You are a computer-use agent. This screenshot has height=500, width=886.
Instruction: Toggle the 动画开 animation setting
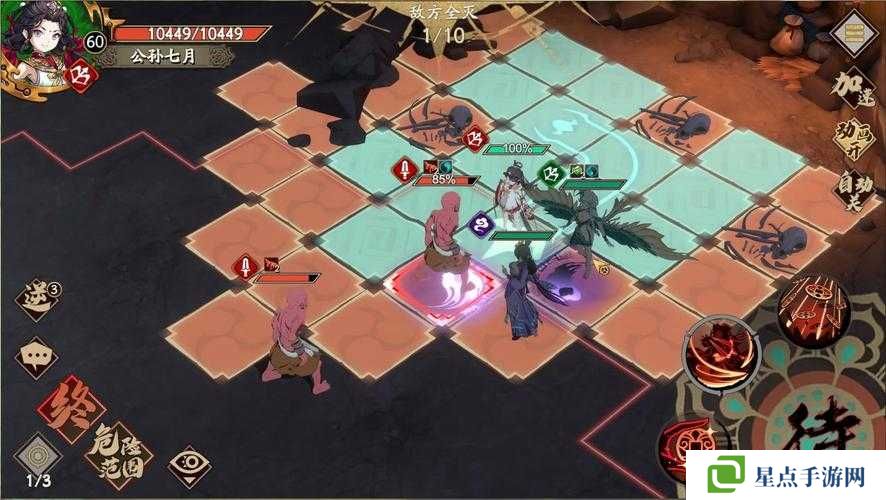855,141
